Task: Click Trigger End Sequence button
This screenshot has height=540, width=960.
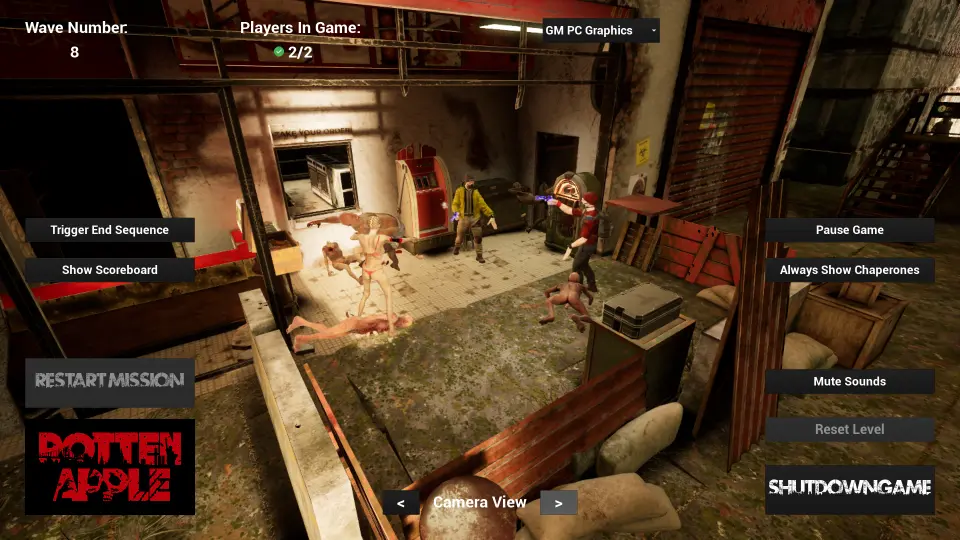Action: pos(110,230)
